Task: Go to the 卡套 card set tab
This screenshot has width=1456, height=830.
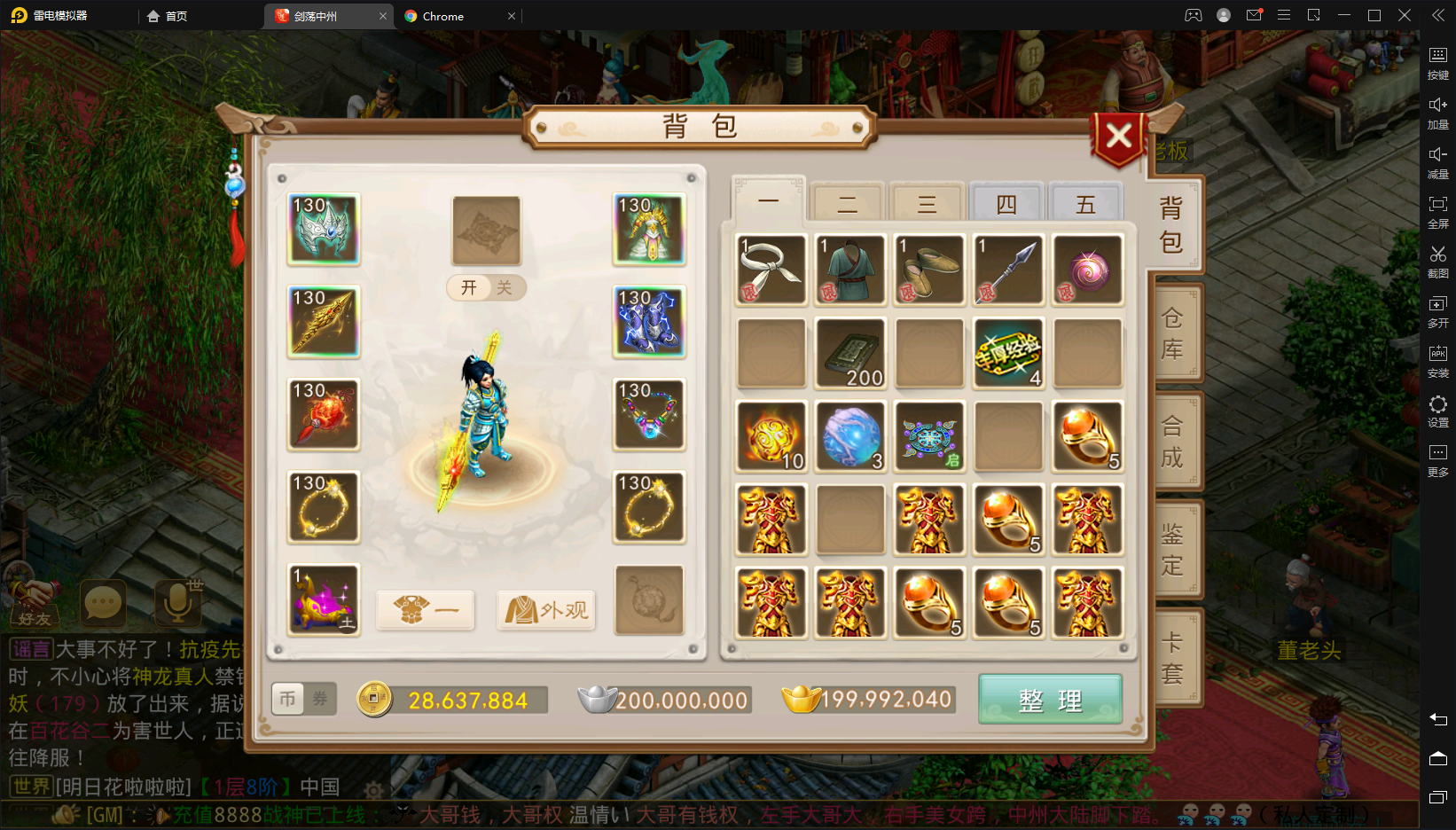Action: pos(1172,657)
